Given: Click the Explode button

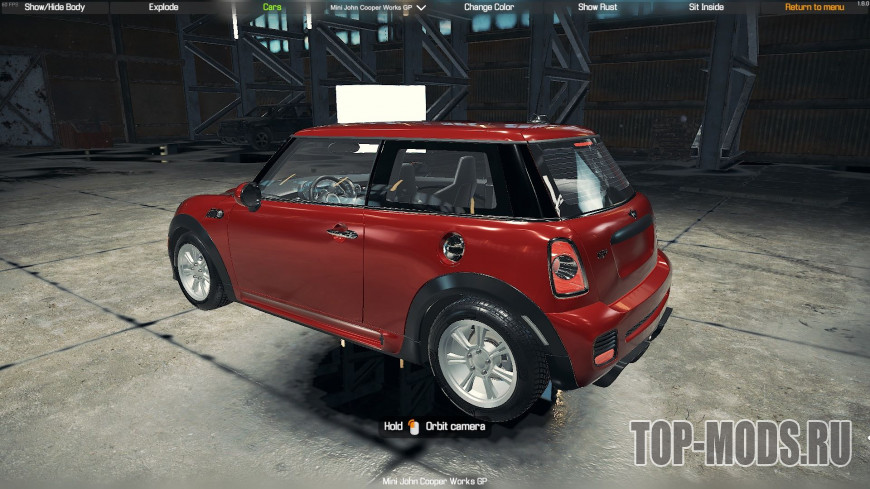Looking at the screenshot, I should tap(163, 7).
